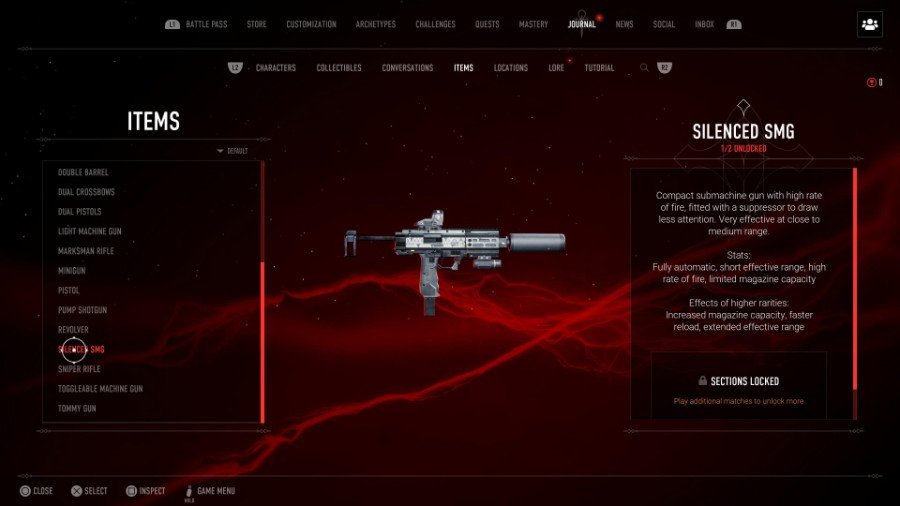View the Locations journal section
The width and height of the screenshot is (900, 506).
point(511,68)
